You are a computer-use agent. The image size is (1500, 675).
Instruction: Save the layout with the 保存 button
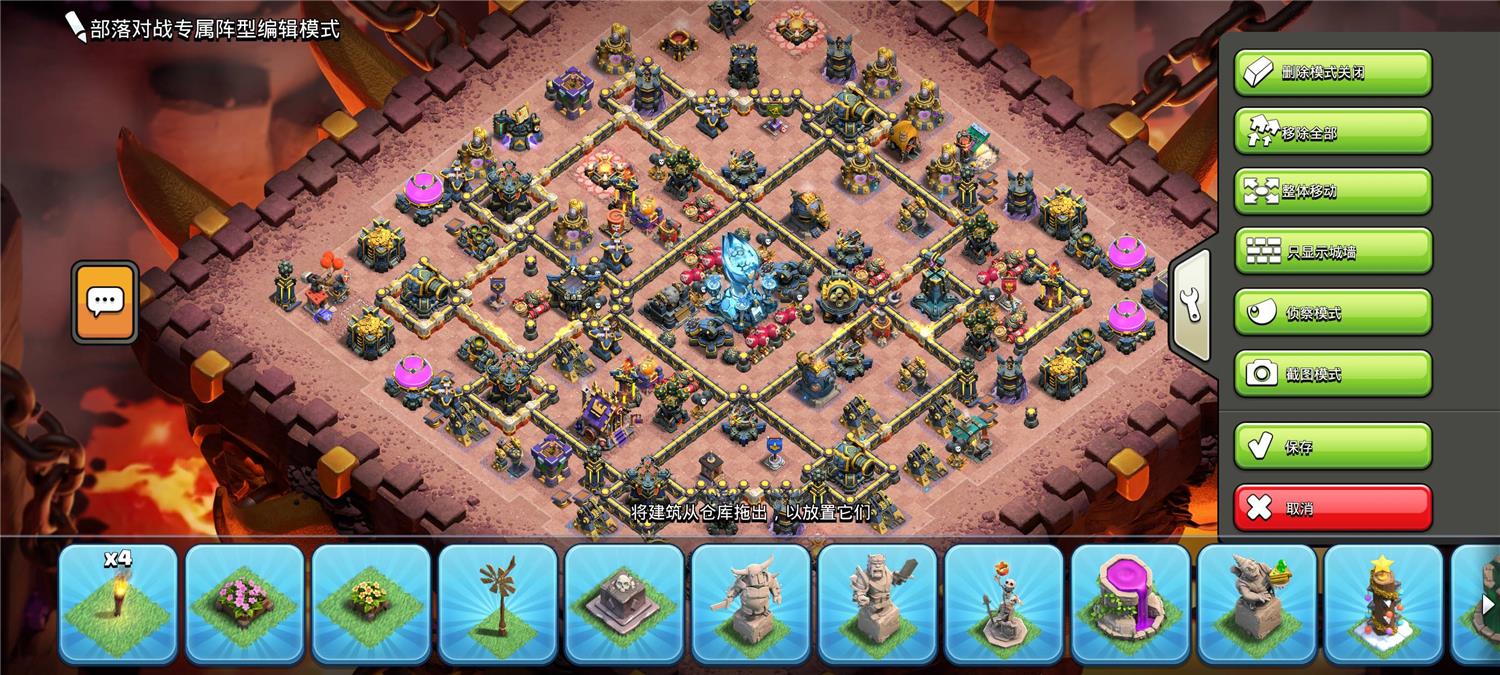[x=1332, y=447]
